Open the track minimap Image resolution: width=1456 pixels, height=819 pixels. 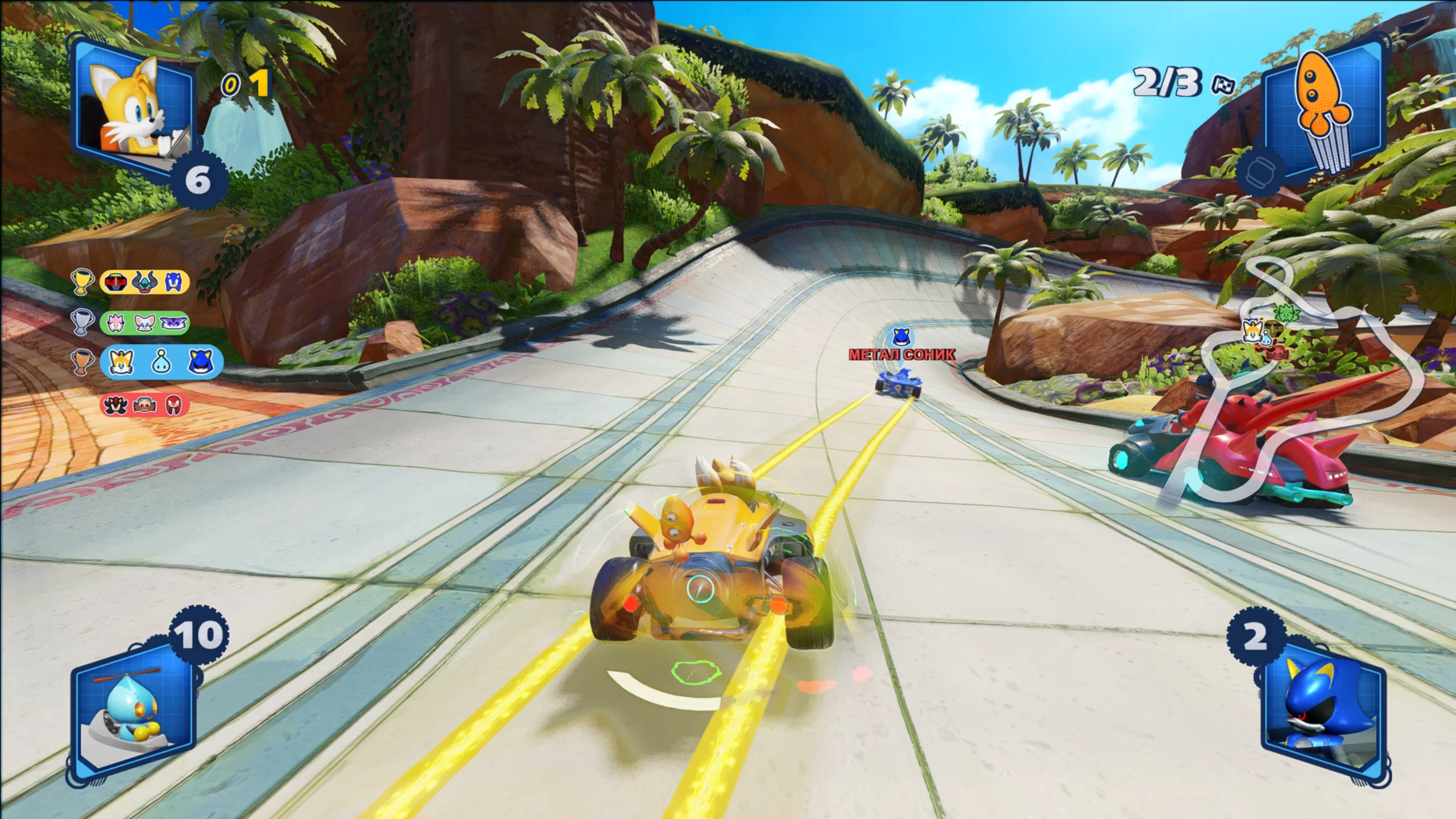[x=1308, y=370]
